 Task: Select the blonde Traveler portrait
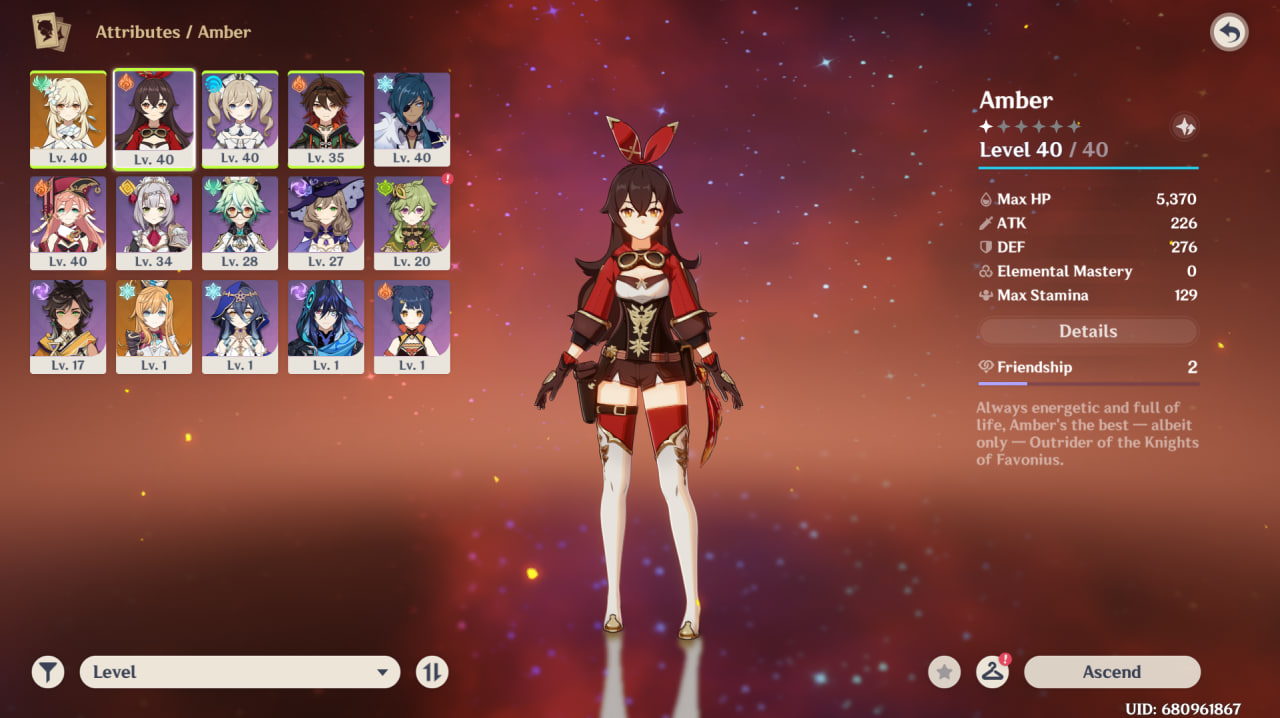[68, 118]
